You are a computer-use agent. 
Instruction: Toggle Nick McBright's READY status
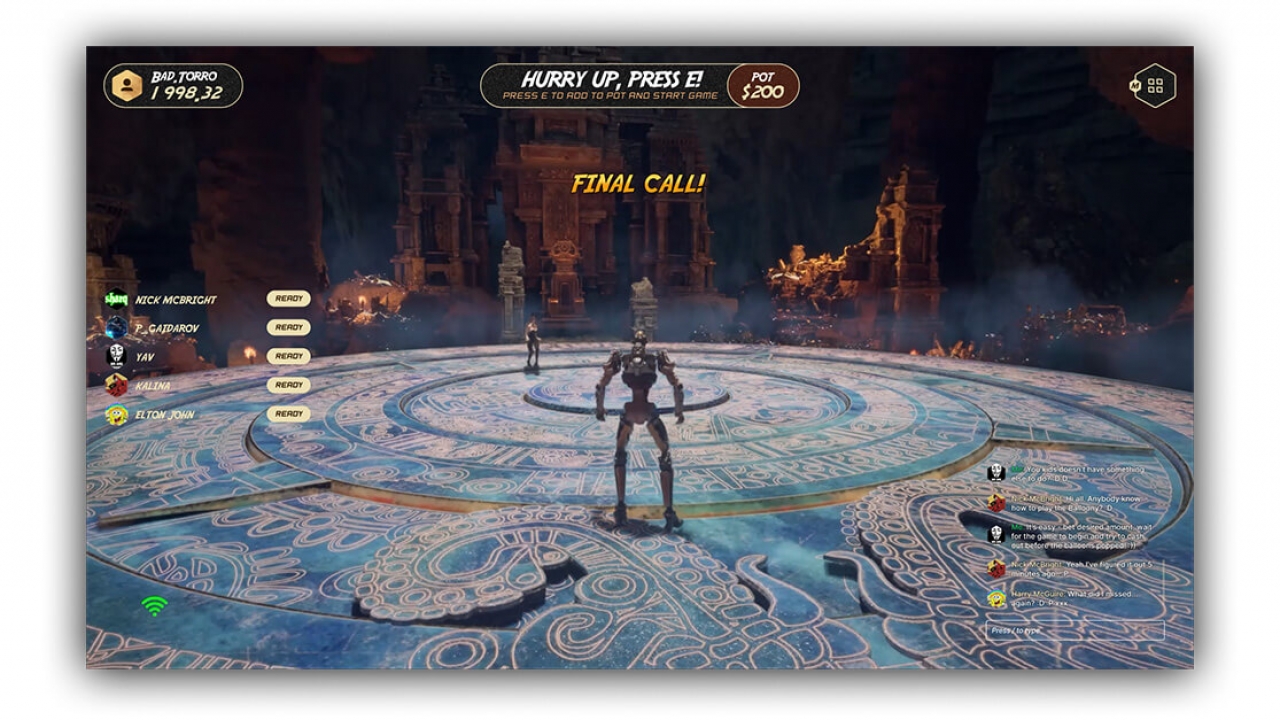pos(289,298)
